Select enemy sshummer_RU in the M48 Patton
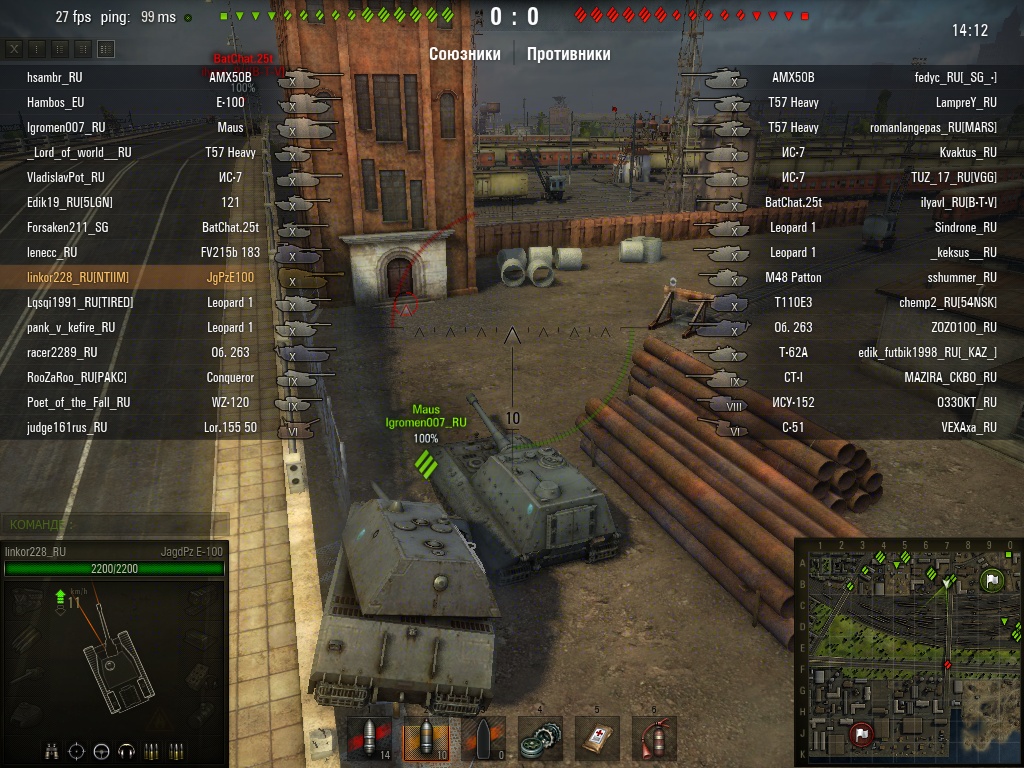 962,277
